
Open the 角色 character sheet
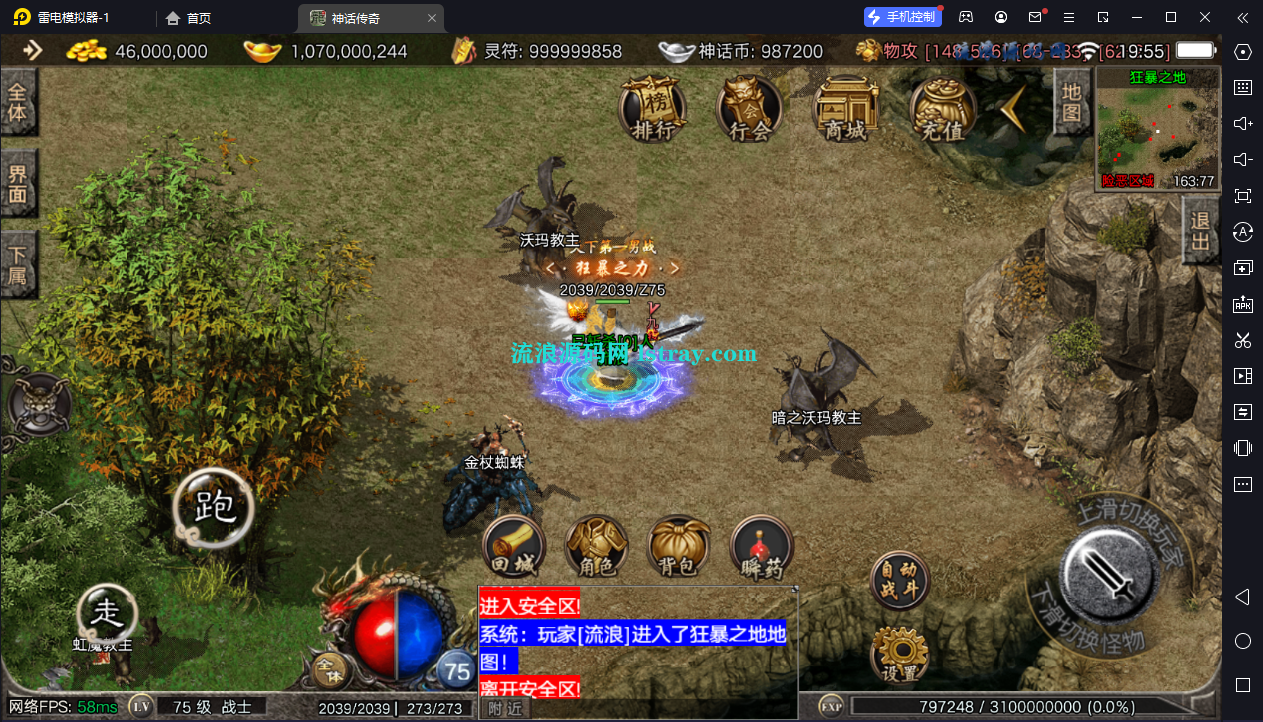tap(597, 548)
